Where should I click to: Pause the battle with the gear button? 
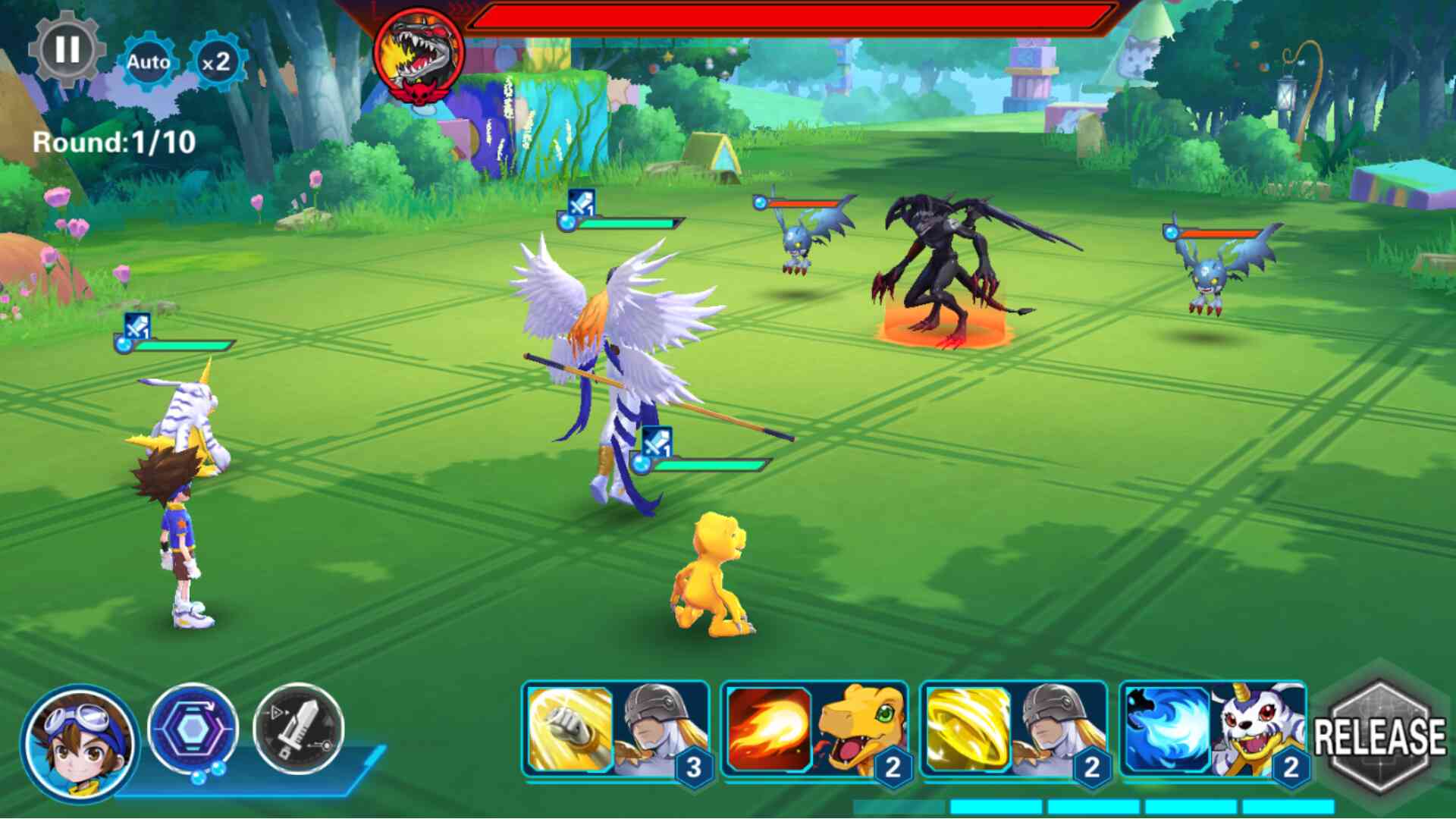click(67, 50)
